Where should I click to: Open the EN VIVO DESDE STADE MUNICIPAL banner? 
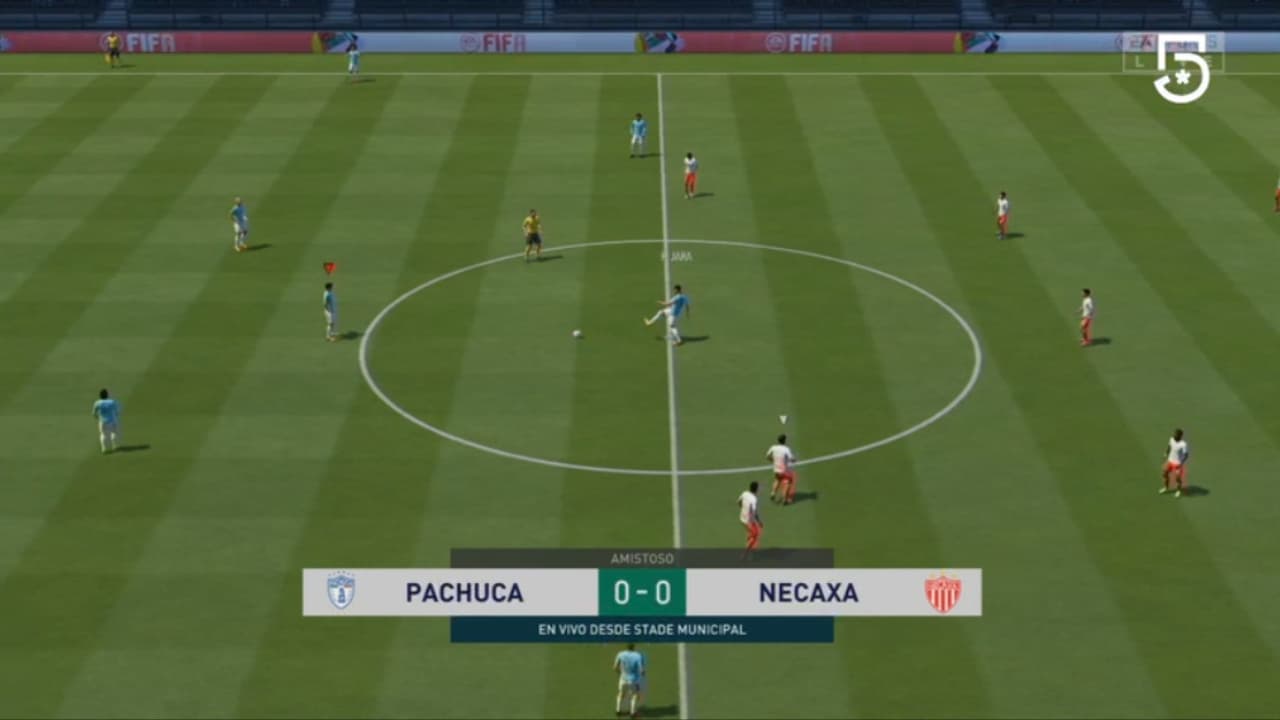pyautogui.click(x=641, y=630)
